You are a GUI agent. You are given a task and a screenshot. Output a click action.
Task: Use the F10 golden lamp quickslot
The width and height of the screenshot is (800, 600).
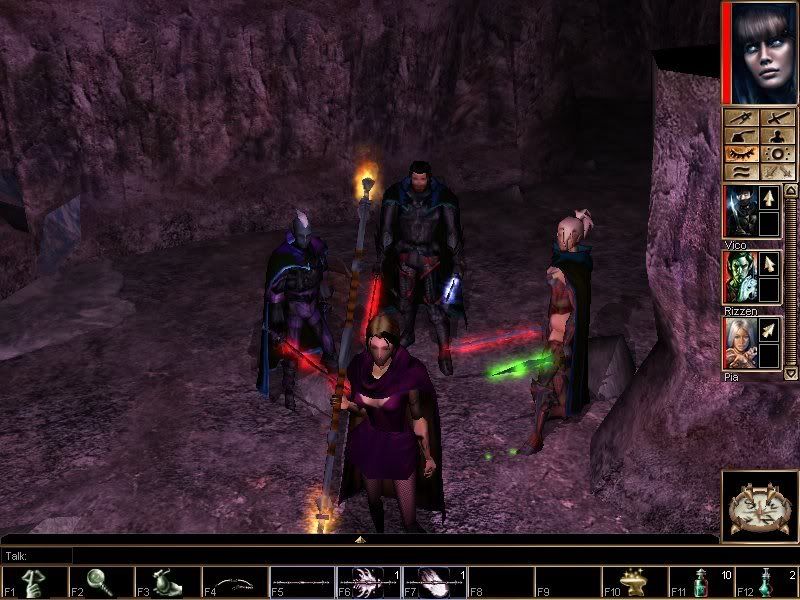(634, 582)
